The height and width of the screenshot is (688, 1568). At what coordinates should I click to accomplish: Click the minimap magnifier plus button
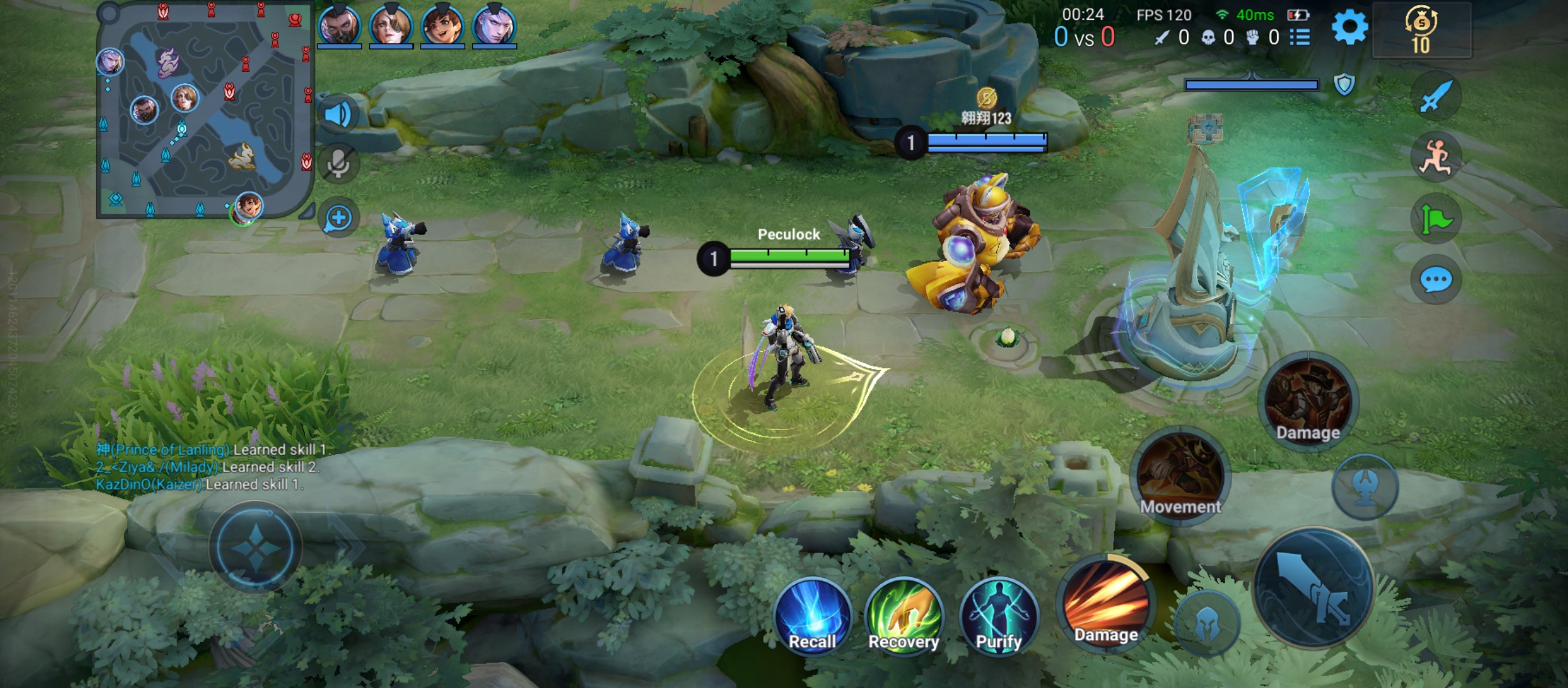[x=338, y=219]
